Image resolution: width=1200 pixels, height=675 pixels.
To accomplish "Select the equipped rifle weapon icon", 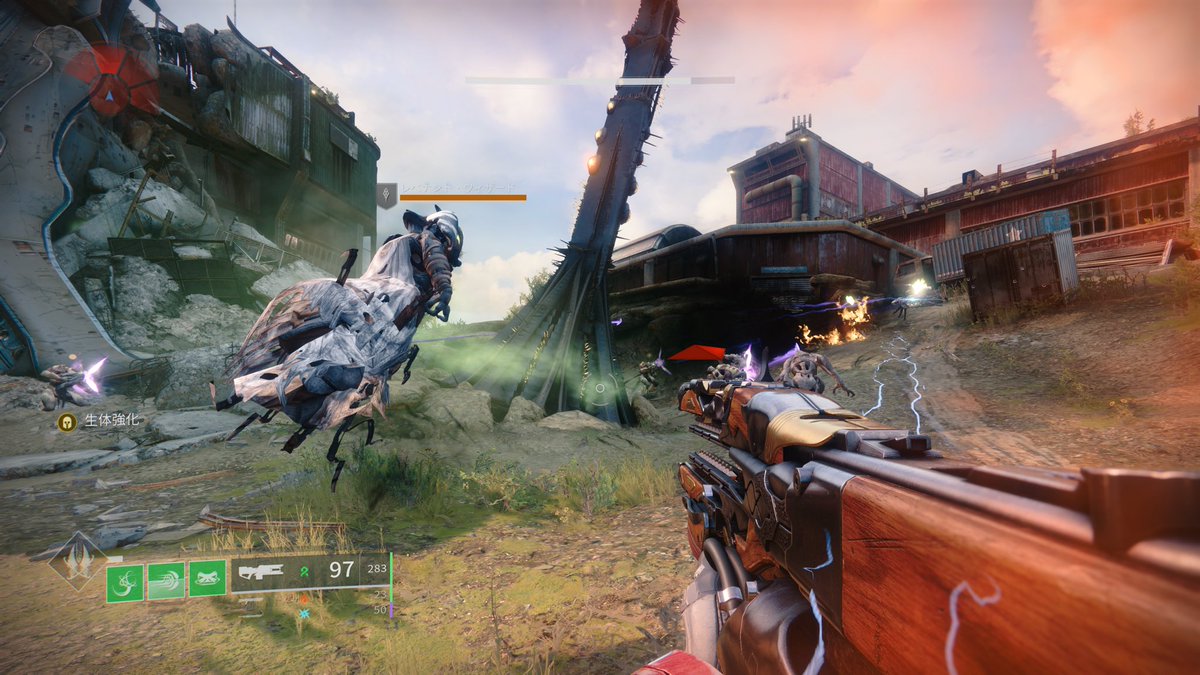I will 262,573.
